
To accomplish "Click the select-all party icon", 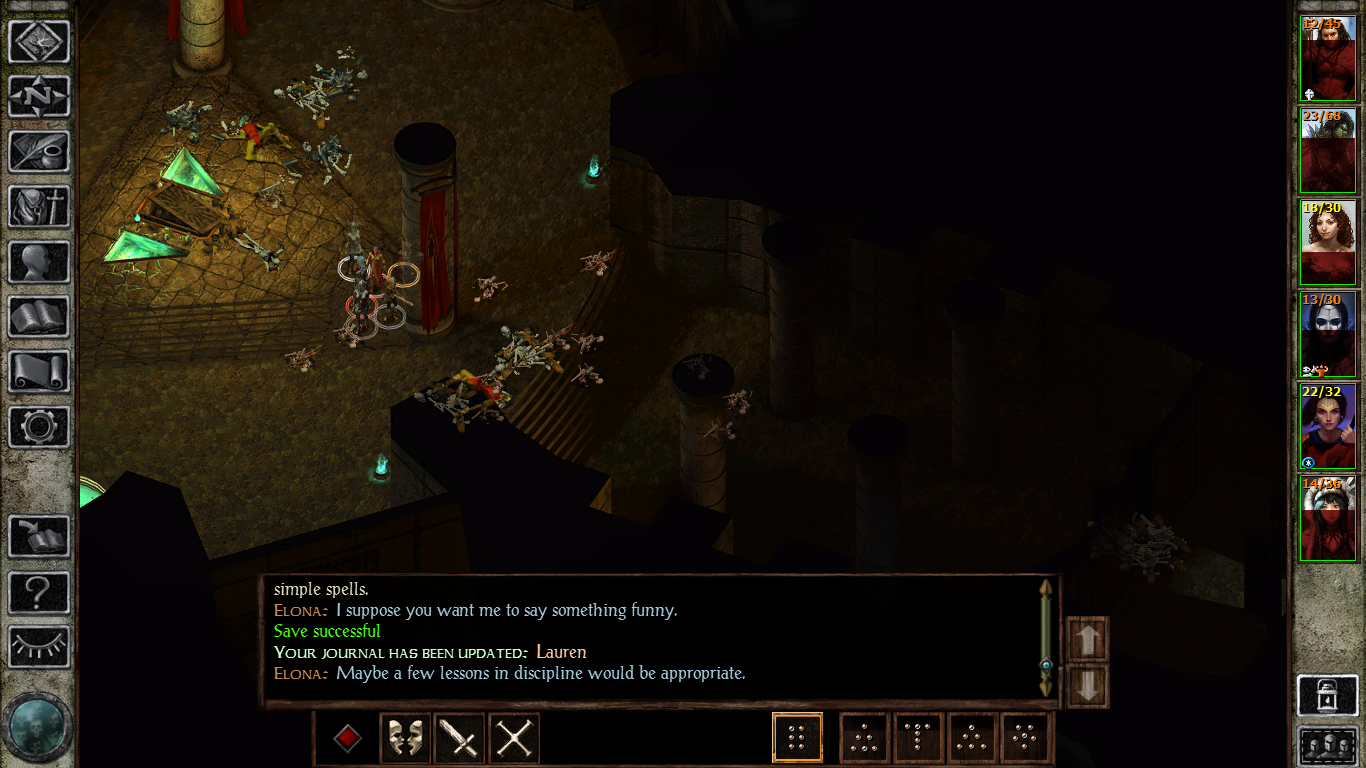I will click(1328, 744).
